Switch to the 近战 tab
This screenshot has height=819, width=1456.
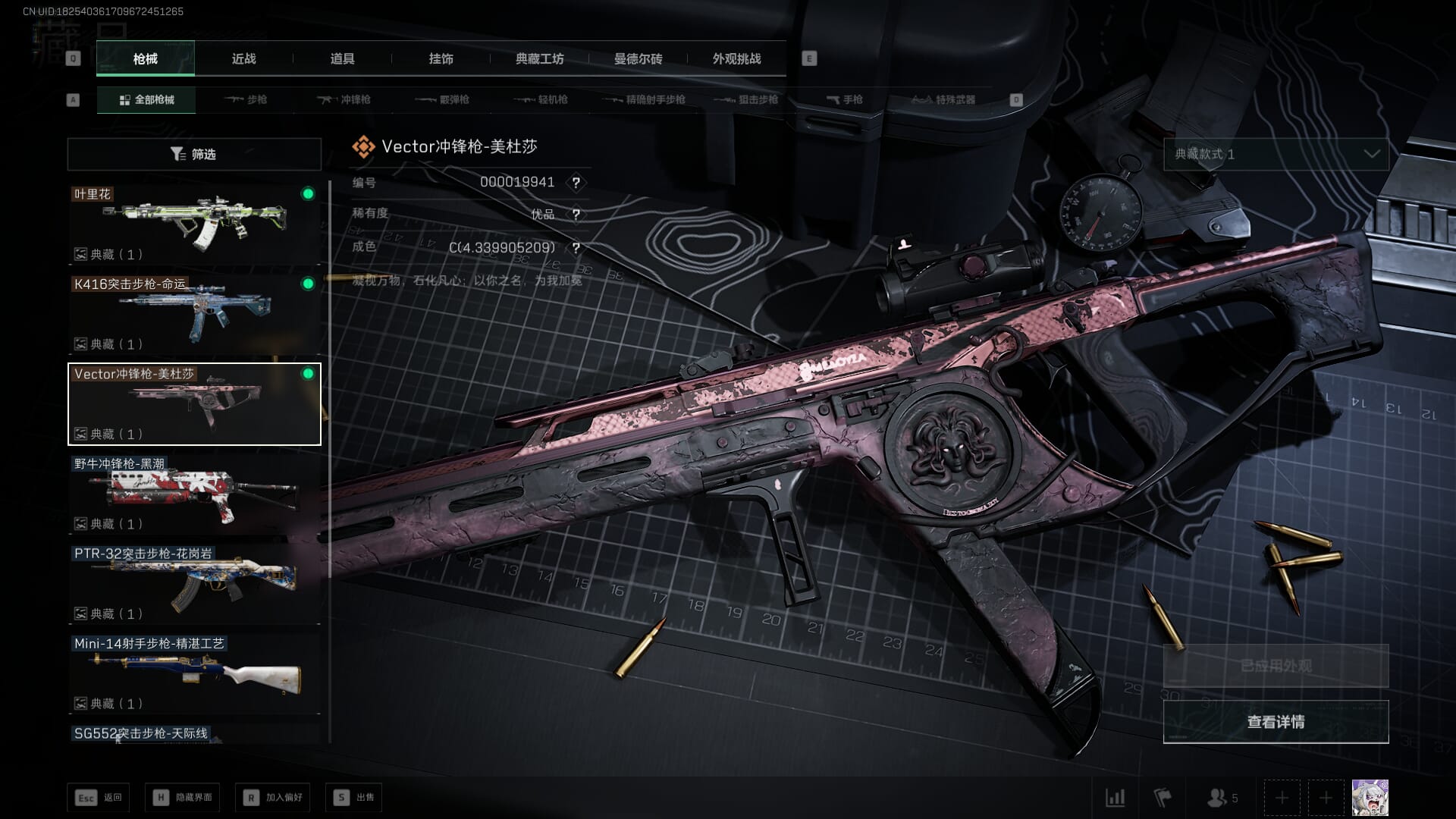click(x=243, y=59)
